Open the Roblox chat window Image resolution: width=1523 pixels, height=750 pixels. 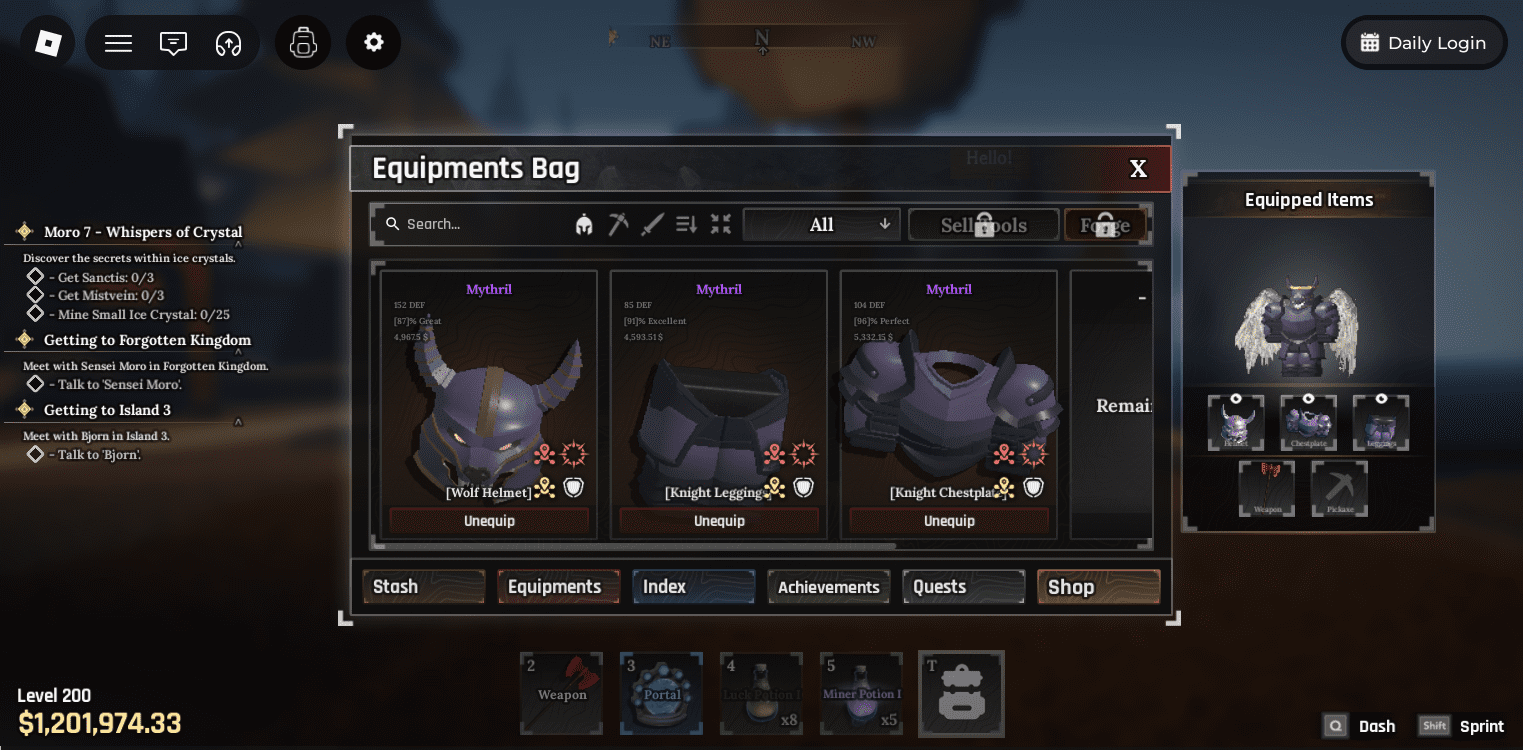pos(174,43)
